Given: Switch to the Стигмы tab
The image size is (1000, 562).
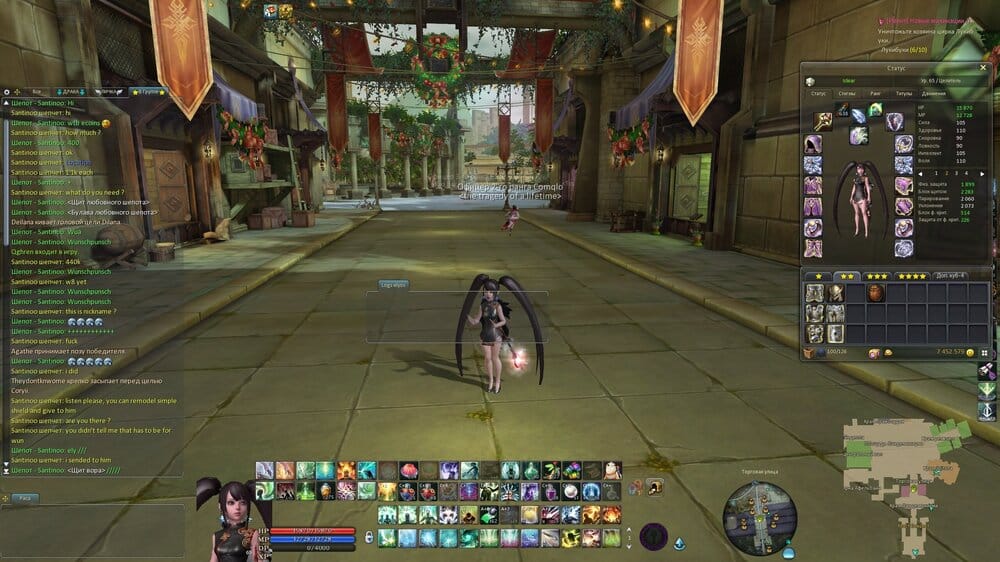Looking at the screenshot, I should pos(846,93).
